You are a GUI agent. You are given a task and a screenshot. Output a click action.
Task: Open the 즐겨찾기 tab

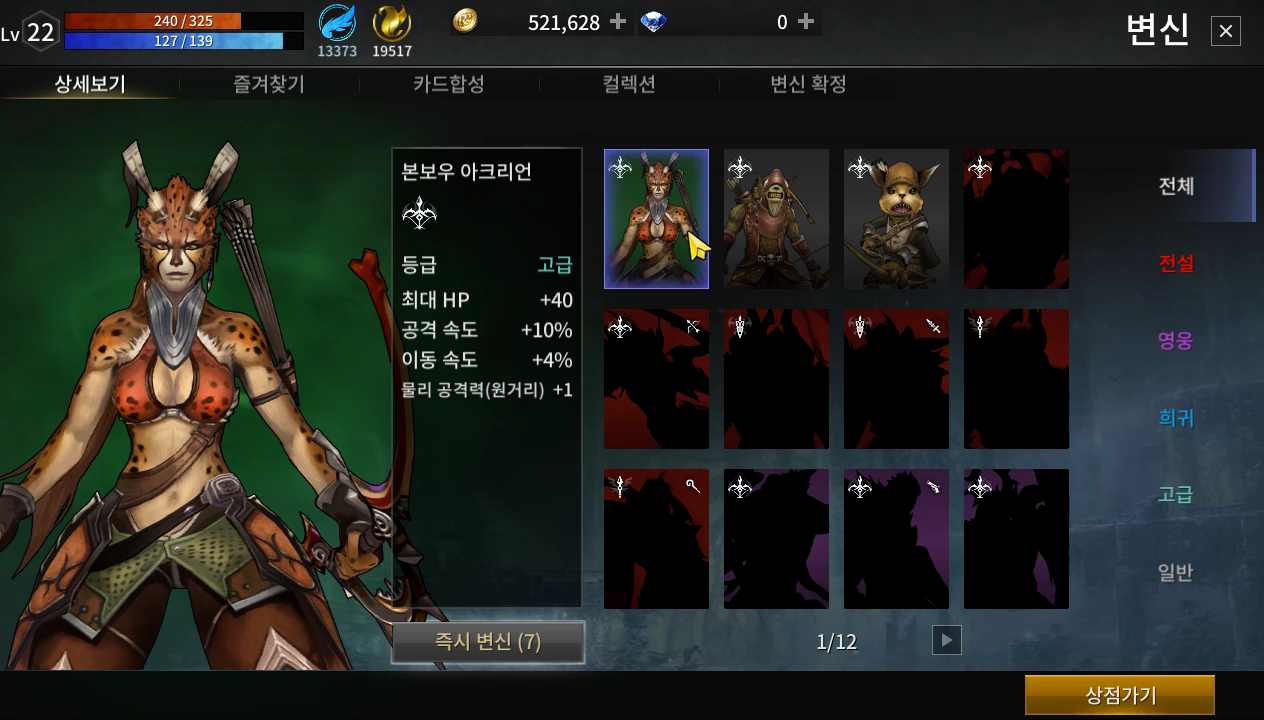coord(269,84)
